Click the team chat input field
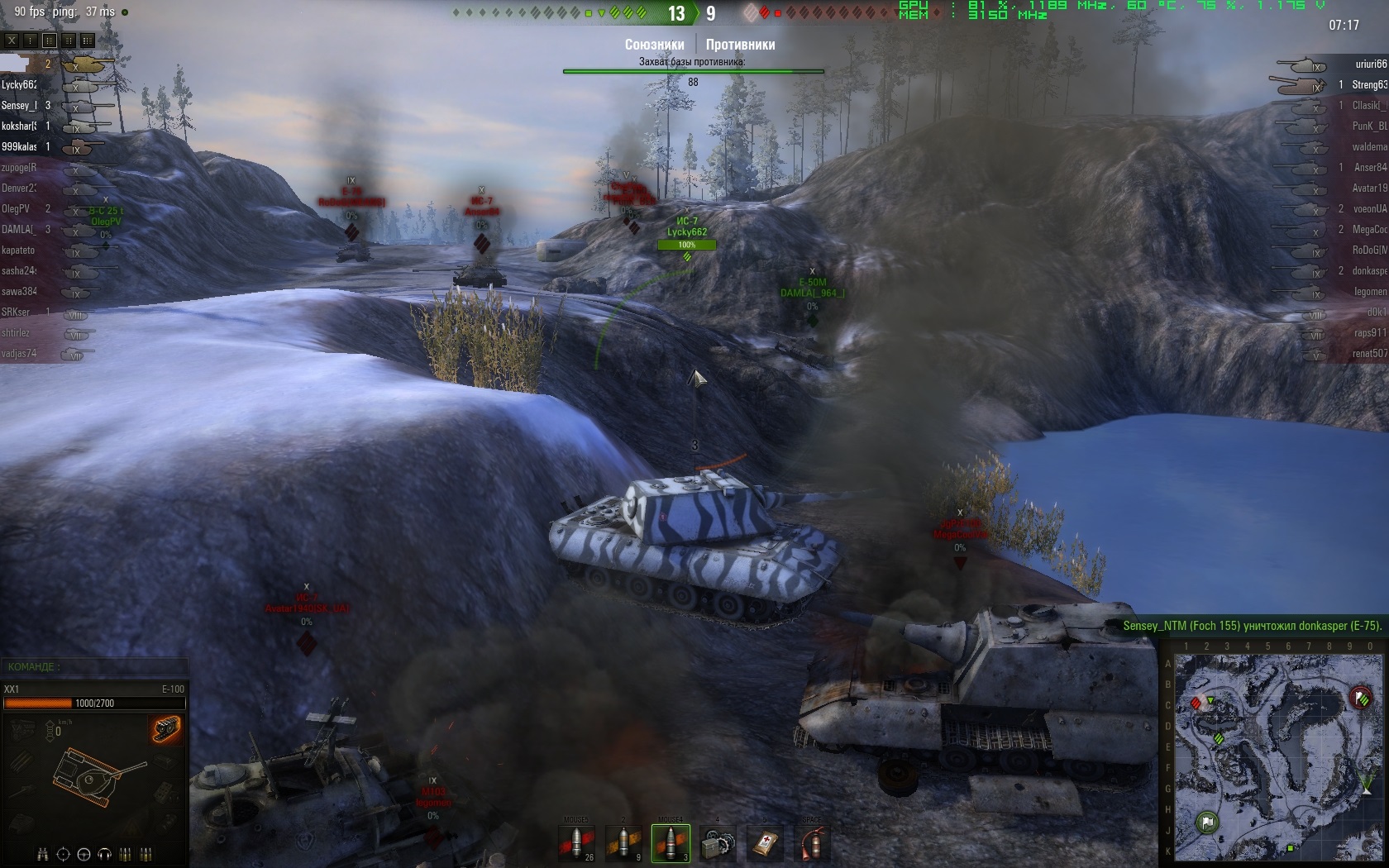Screen dimensions: 1389x868 95,666
